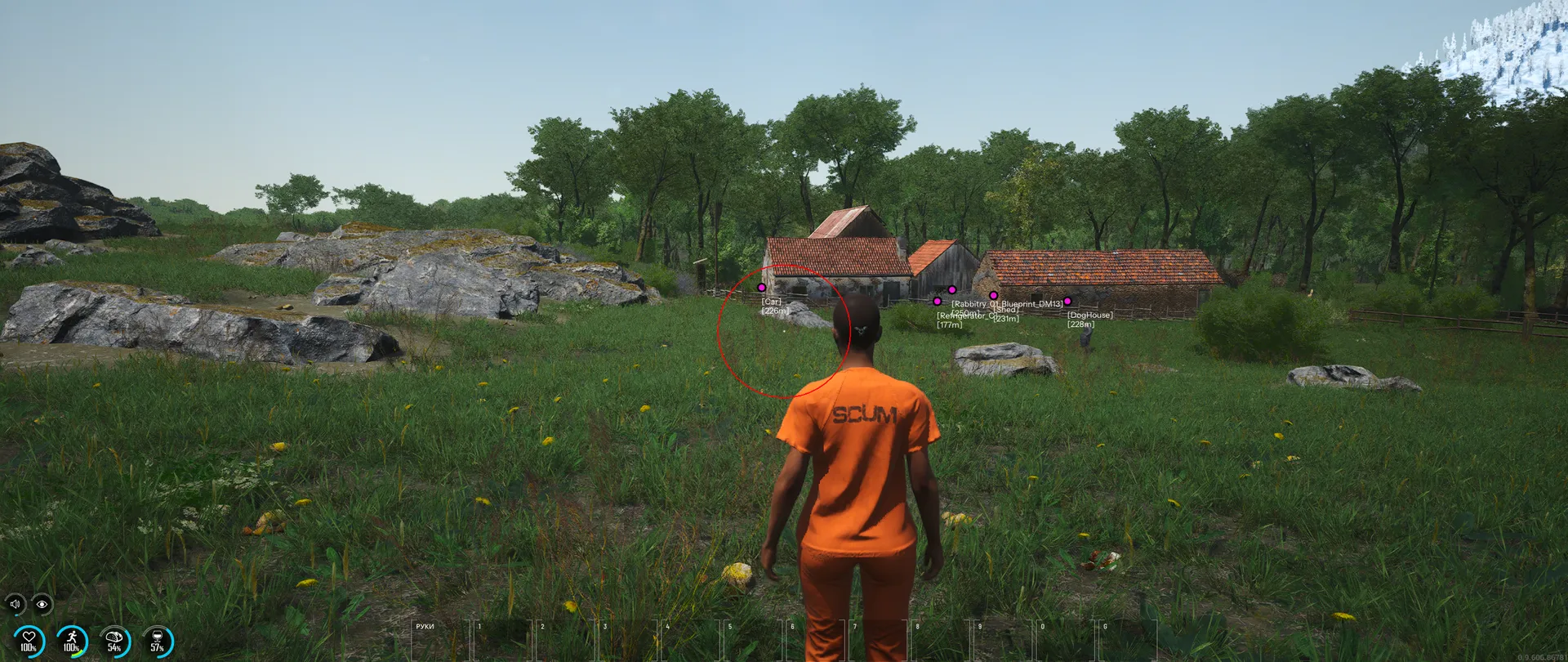Screen dimensions: 1568x662
Task: Select the magenta Shed marker dot
Action: tap(993, 296)
